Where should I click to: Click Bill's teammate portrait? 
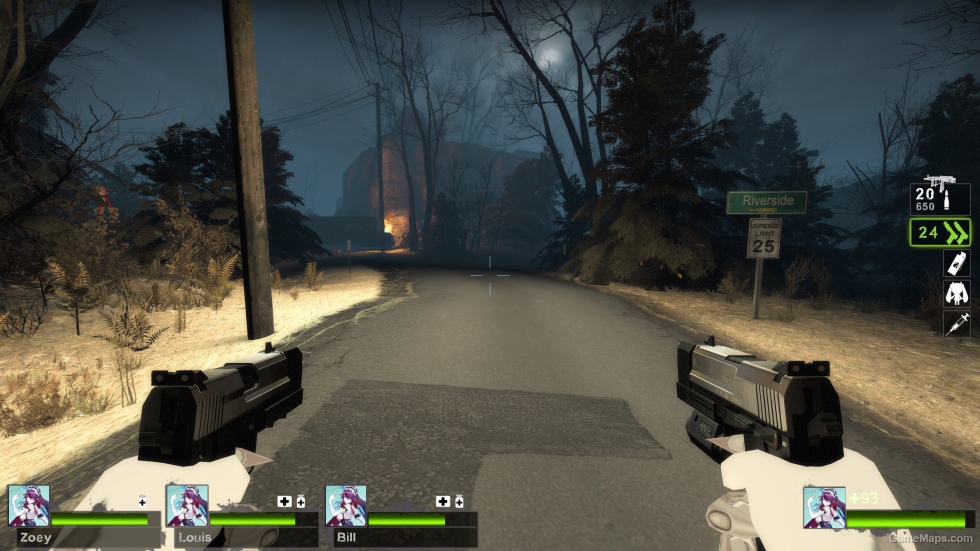[x=346, y=506]
